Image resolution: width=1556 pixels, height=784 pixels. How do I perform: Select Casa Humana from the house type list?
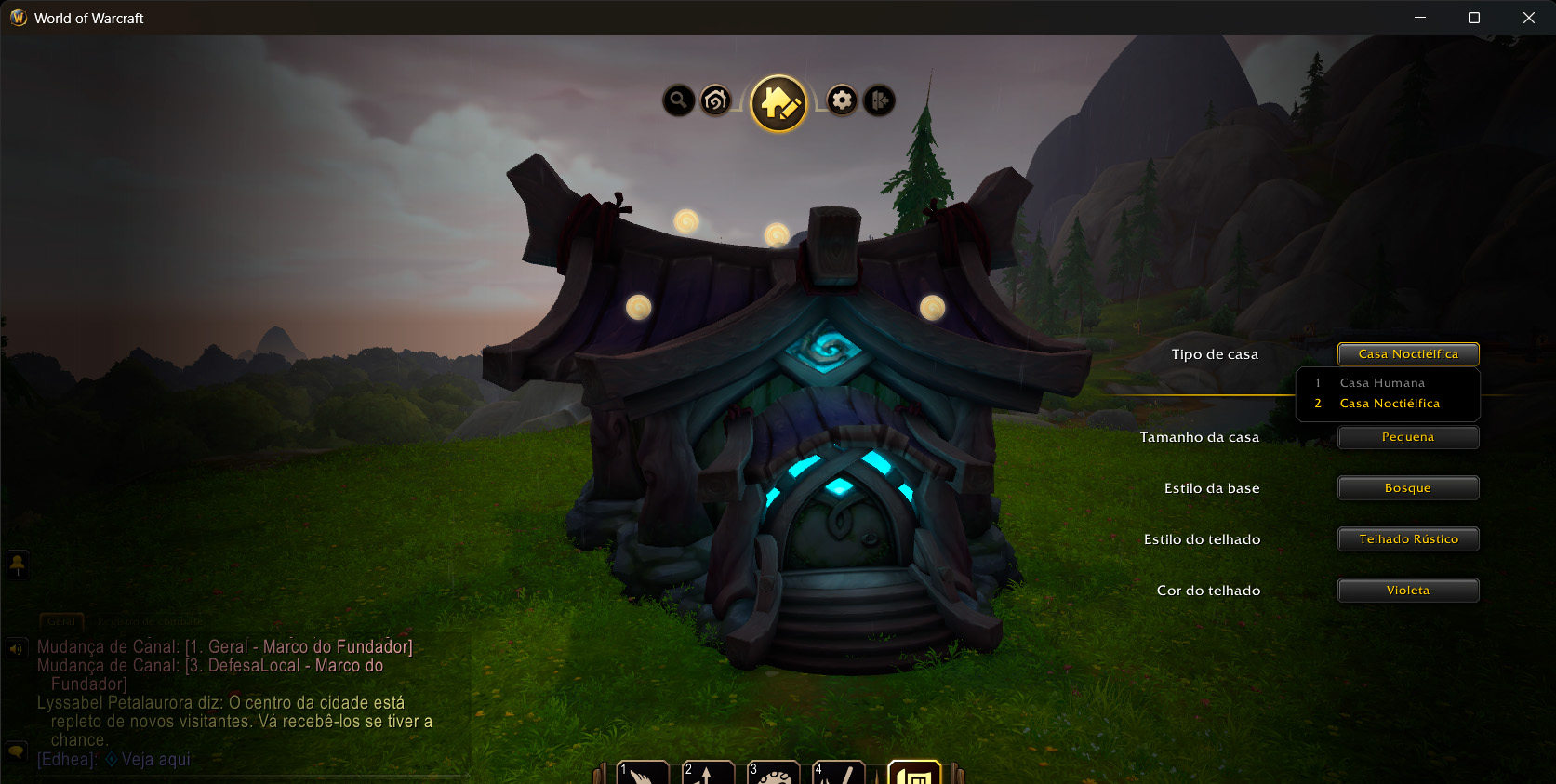(1382, 383)
